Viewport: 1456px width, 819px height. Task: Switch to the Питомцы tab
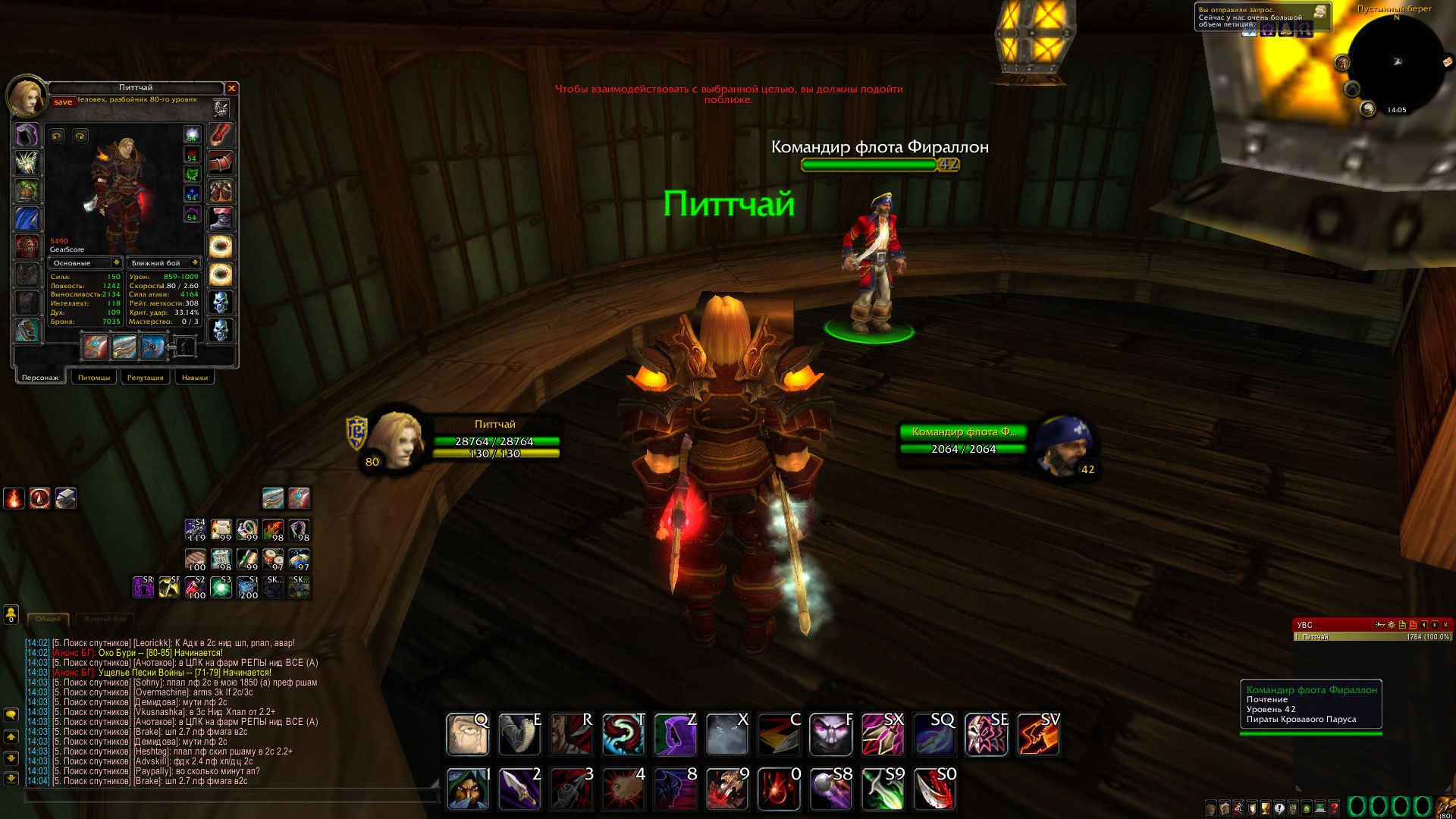[94, 377]
